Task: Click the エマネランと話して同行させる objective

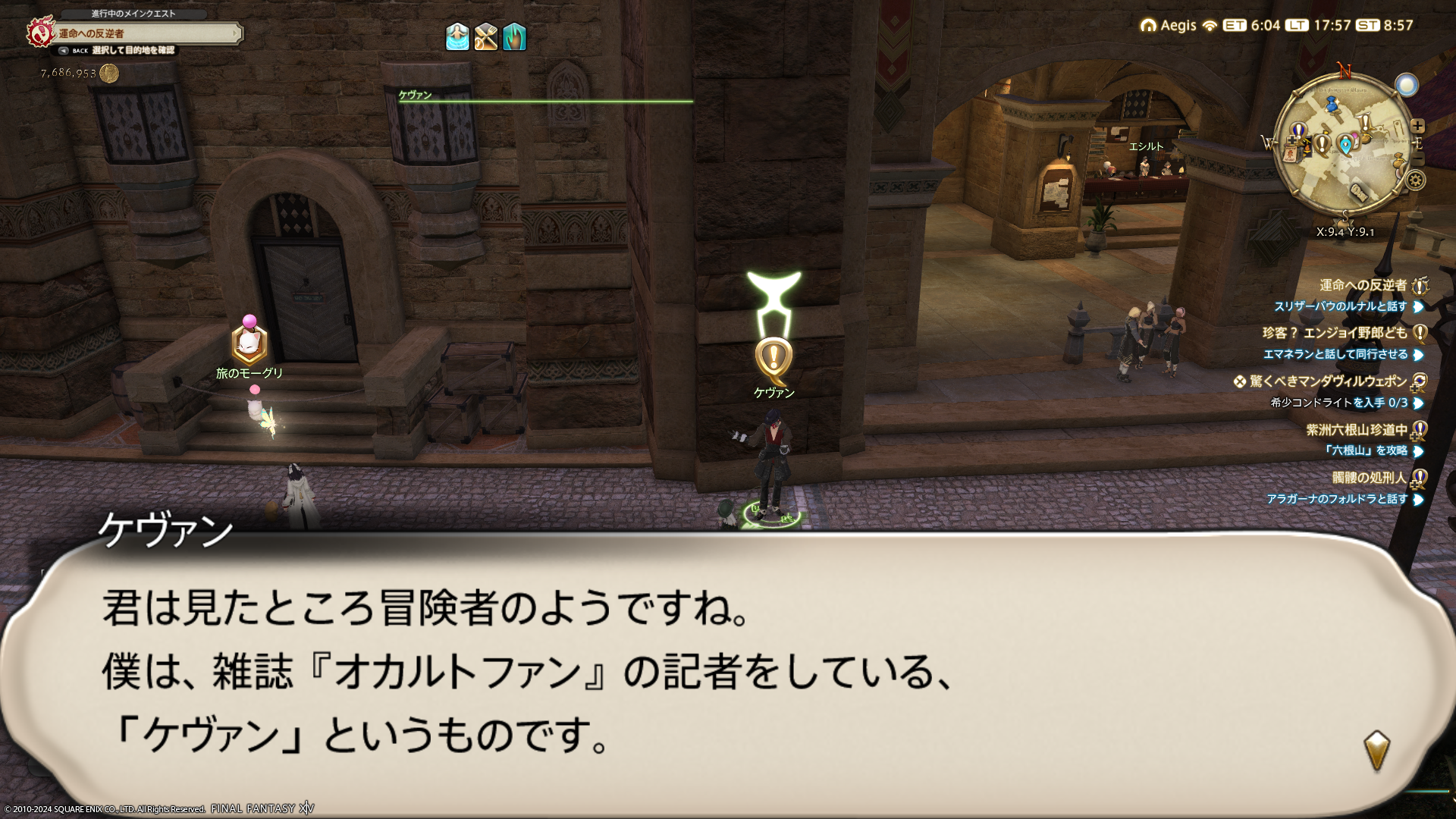Action: click(x=1335, y=354)
